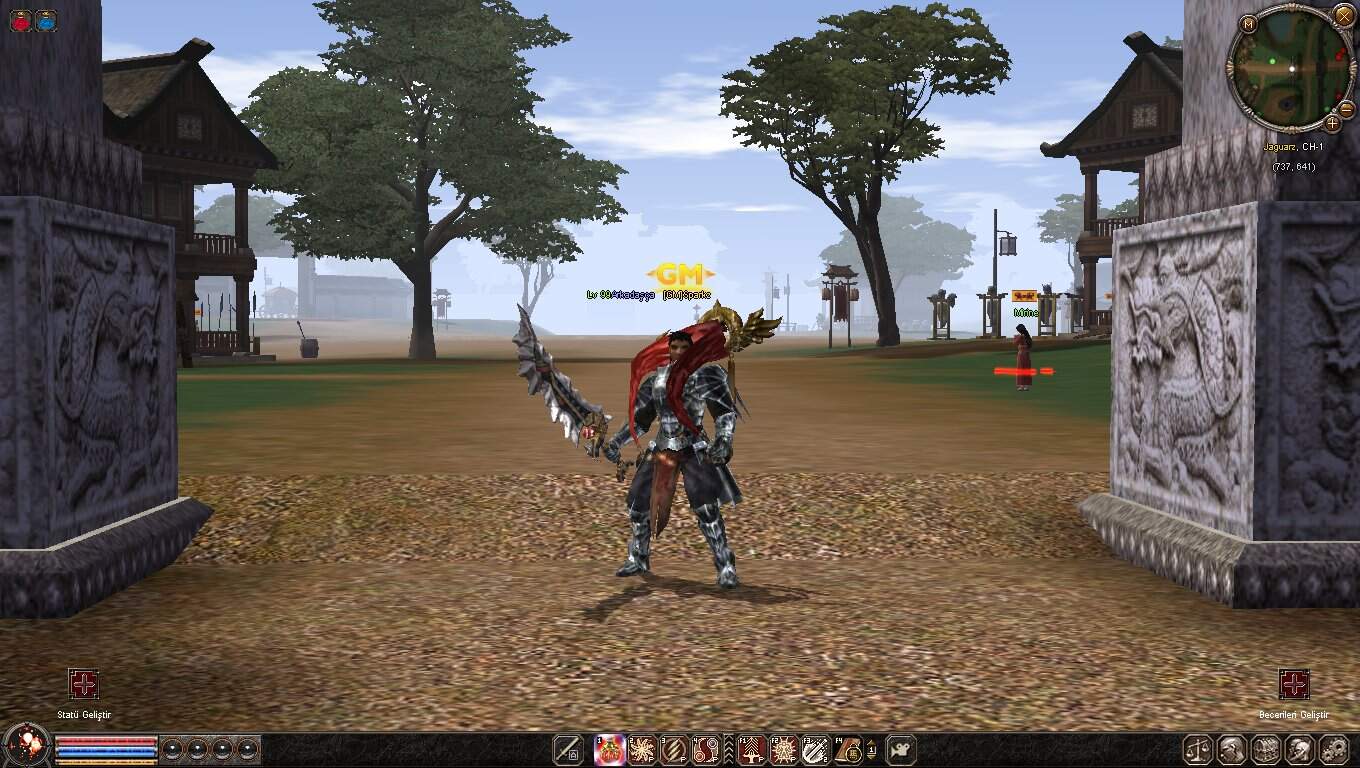Click the blue emblem at top-left corner
Viewport: 1360px width, 768px height.
(47, 20)
